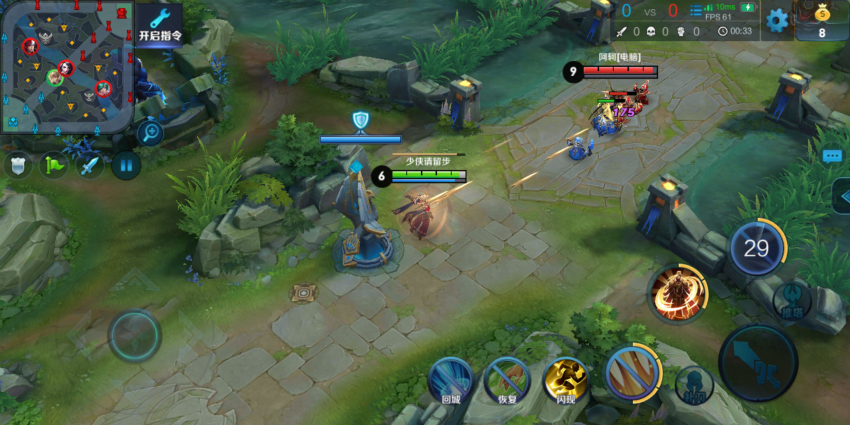This screenshot has height=425, width=850.
Task: Touch the virtual movement joystick
Action: [134, 336]
